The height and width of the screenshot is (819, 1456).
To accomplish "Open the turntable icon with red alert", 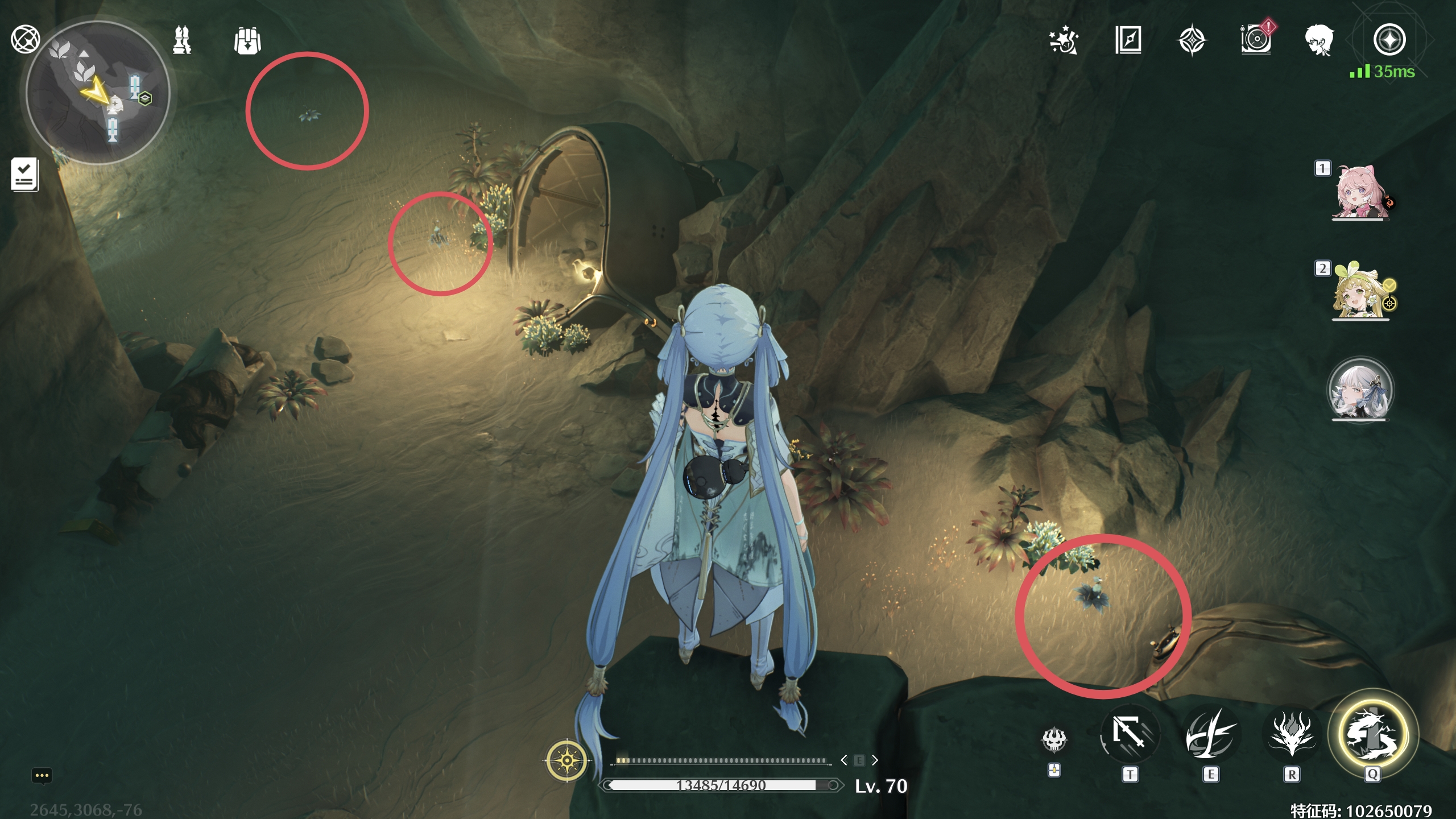I will pos(1256,40).
